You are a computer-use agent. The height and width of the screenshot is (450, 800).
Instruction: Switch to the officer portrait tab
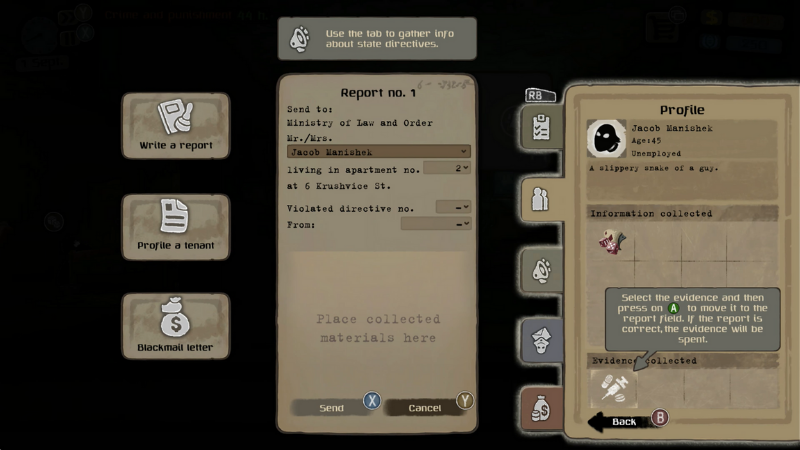click(x=541, y=341)
